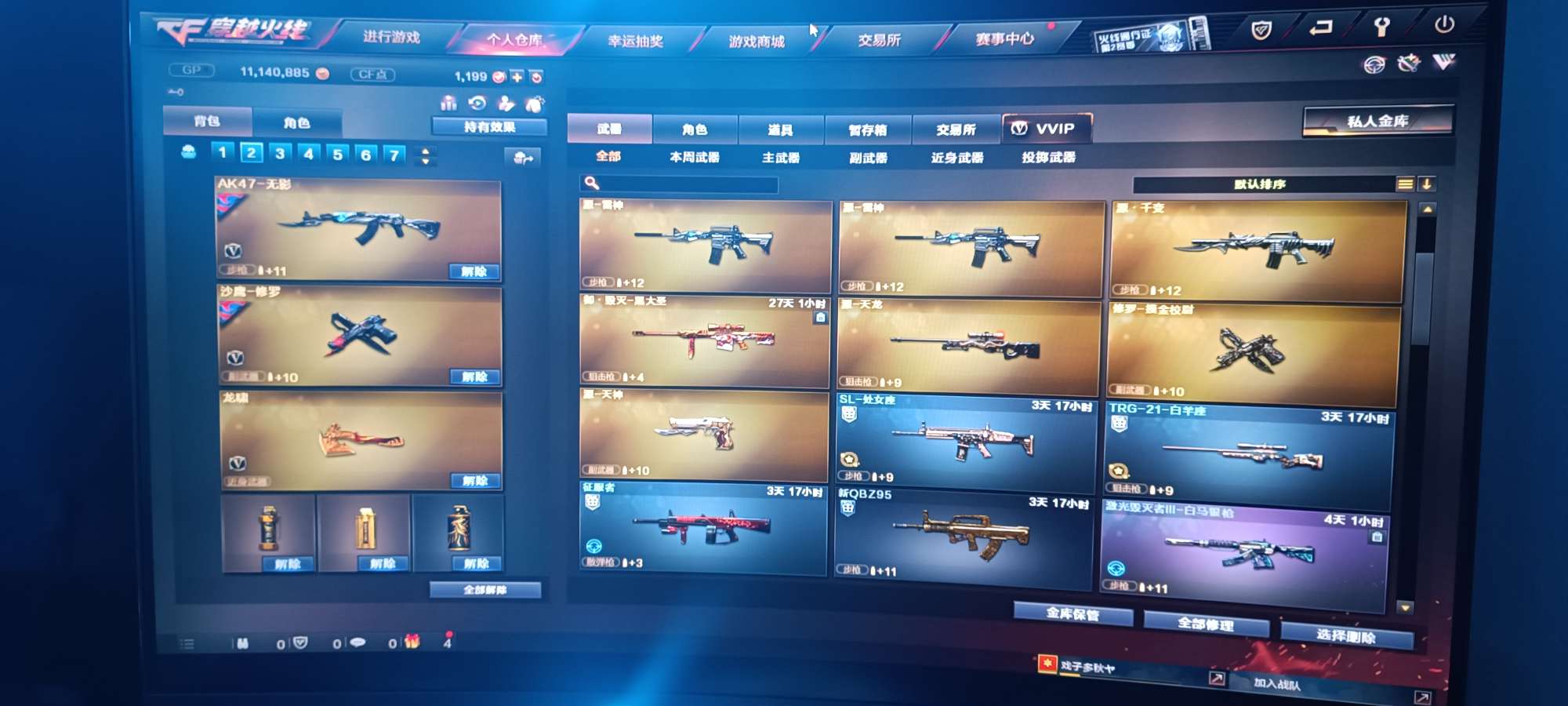This screenshot has height=706, width=1568.
Task: Open the character loadout icon near 持有效果
Action: click(506, 103)
